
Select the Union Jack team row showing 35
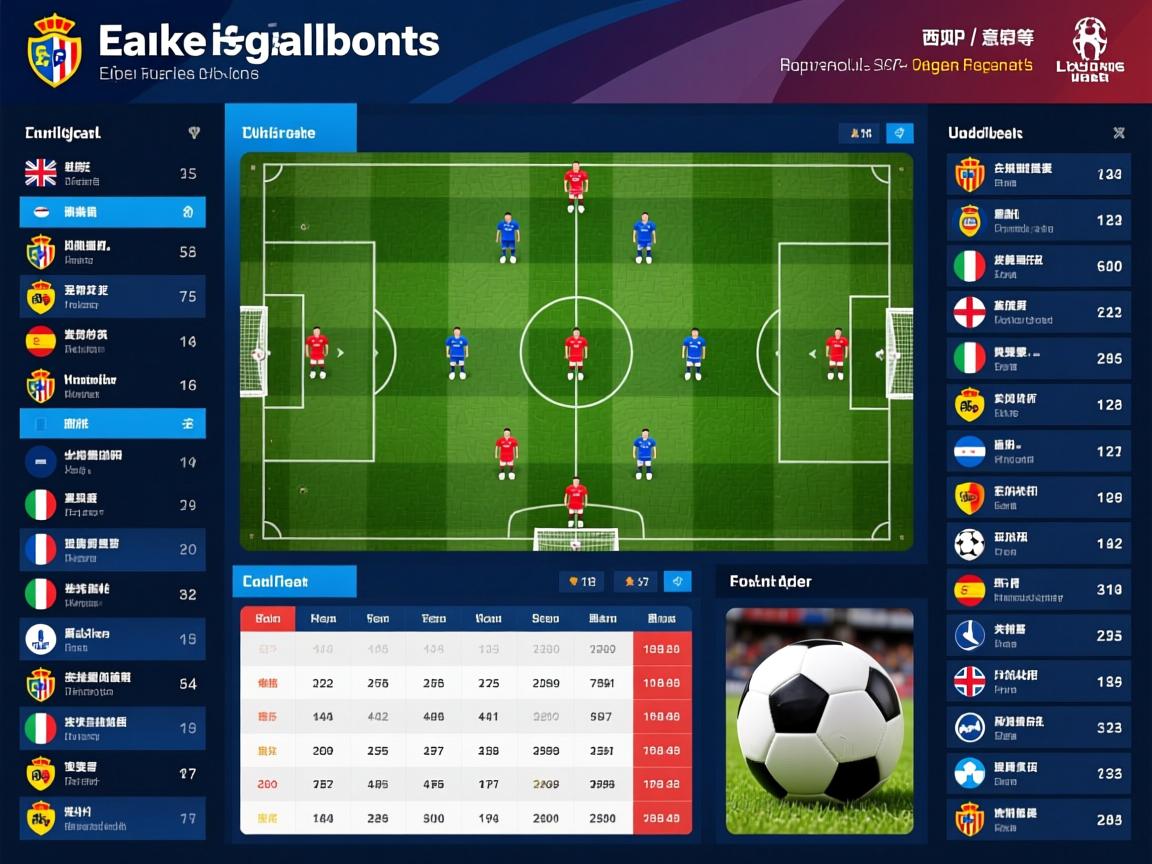[x=112, y=173]
